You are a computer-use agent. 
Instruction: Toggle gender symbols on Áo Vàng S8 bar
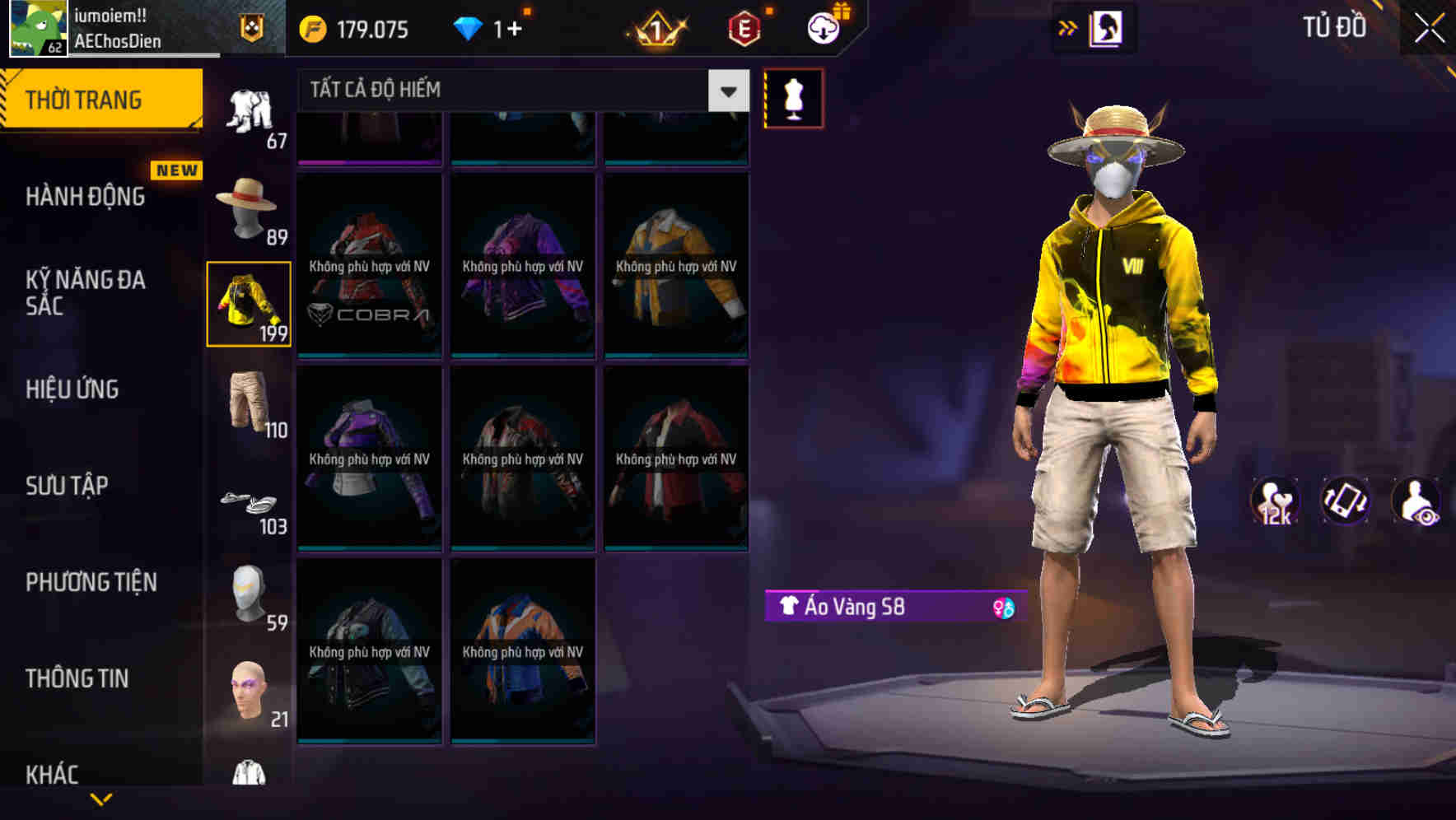click(x=1001, y=607)
